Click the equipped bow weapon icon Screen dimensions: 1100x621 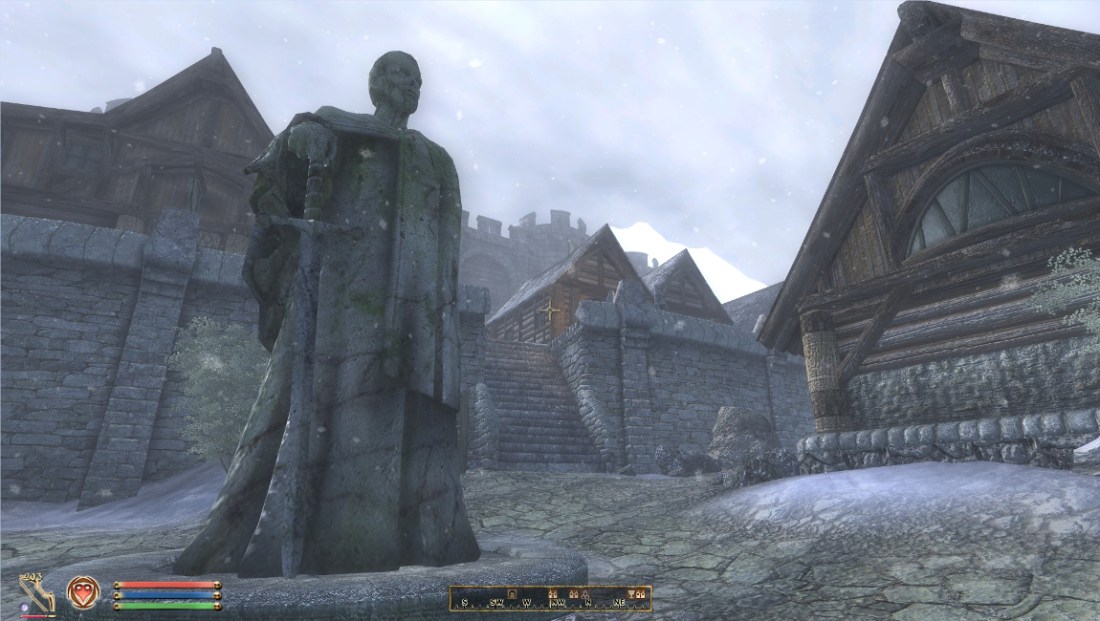[36, 593]
